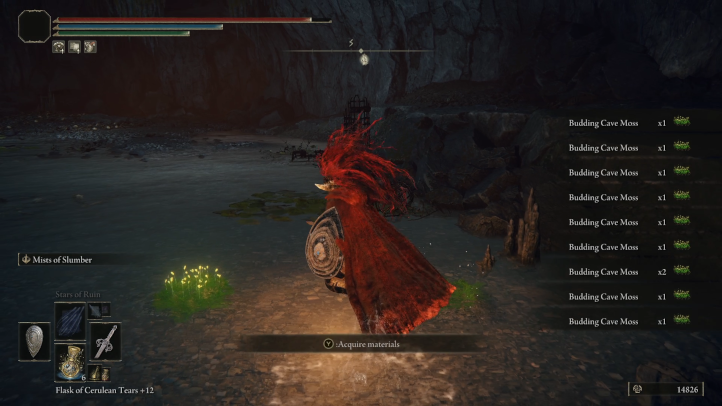Select the equipped sword weapon slot

pos(104,341)
